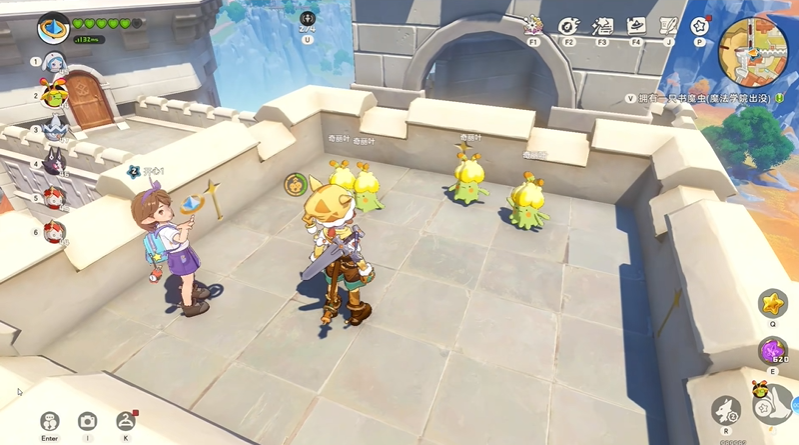This screenshot has width=799, height=445.
Task: Open the star-and-lines menu icon
Action: pyautogui.click(x=602, y=26)
